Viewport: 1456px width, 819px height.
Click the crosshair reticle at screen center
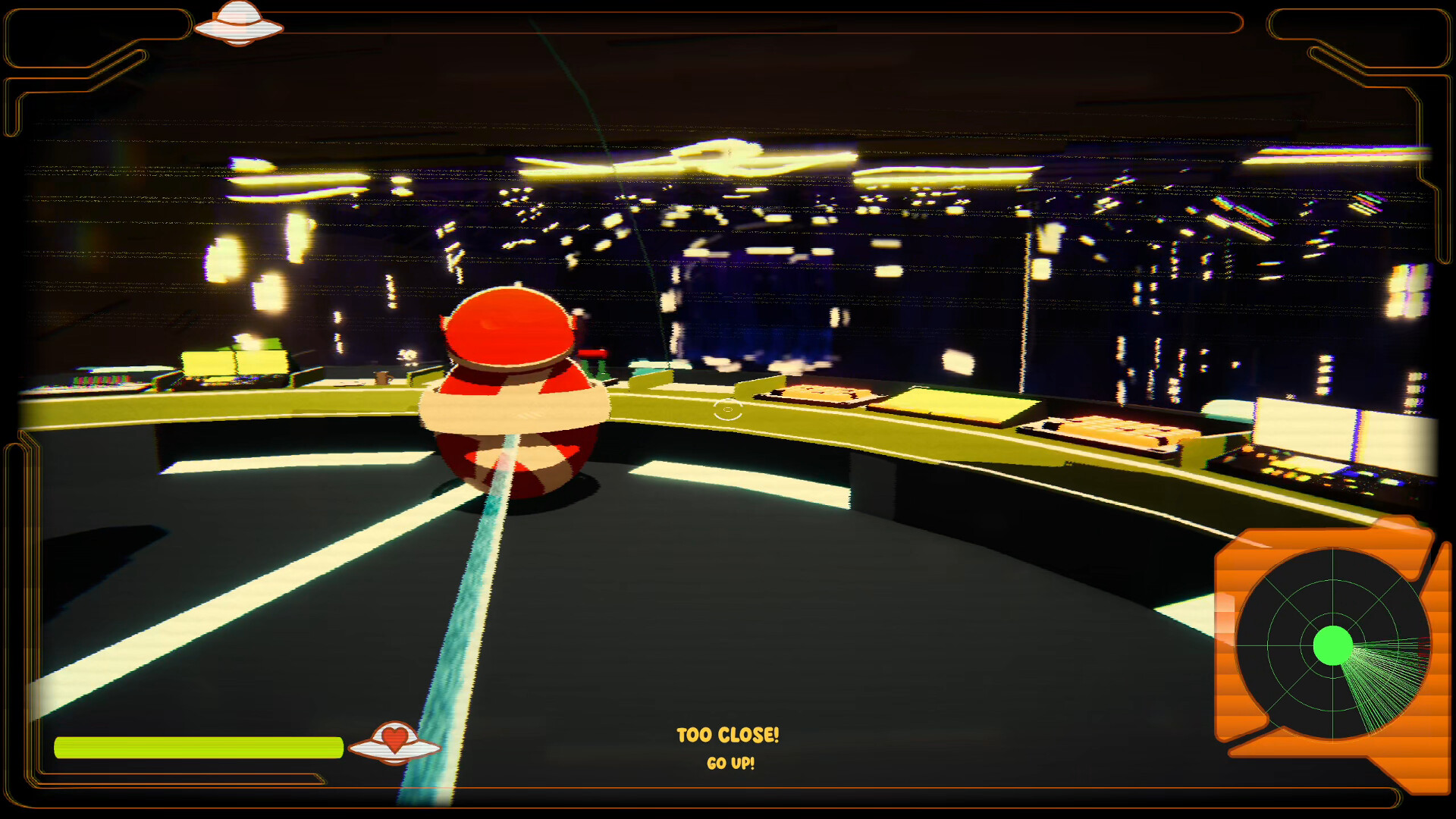(x=727, y=409)
